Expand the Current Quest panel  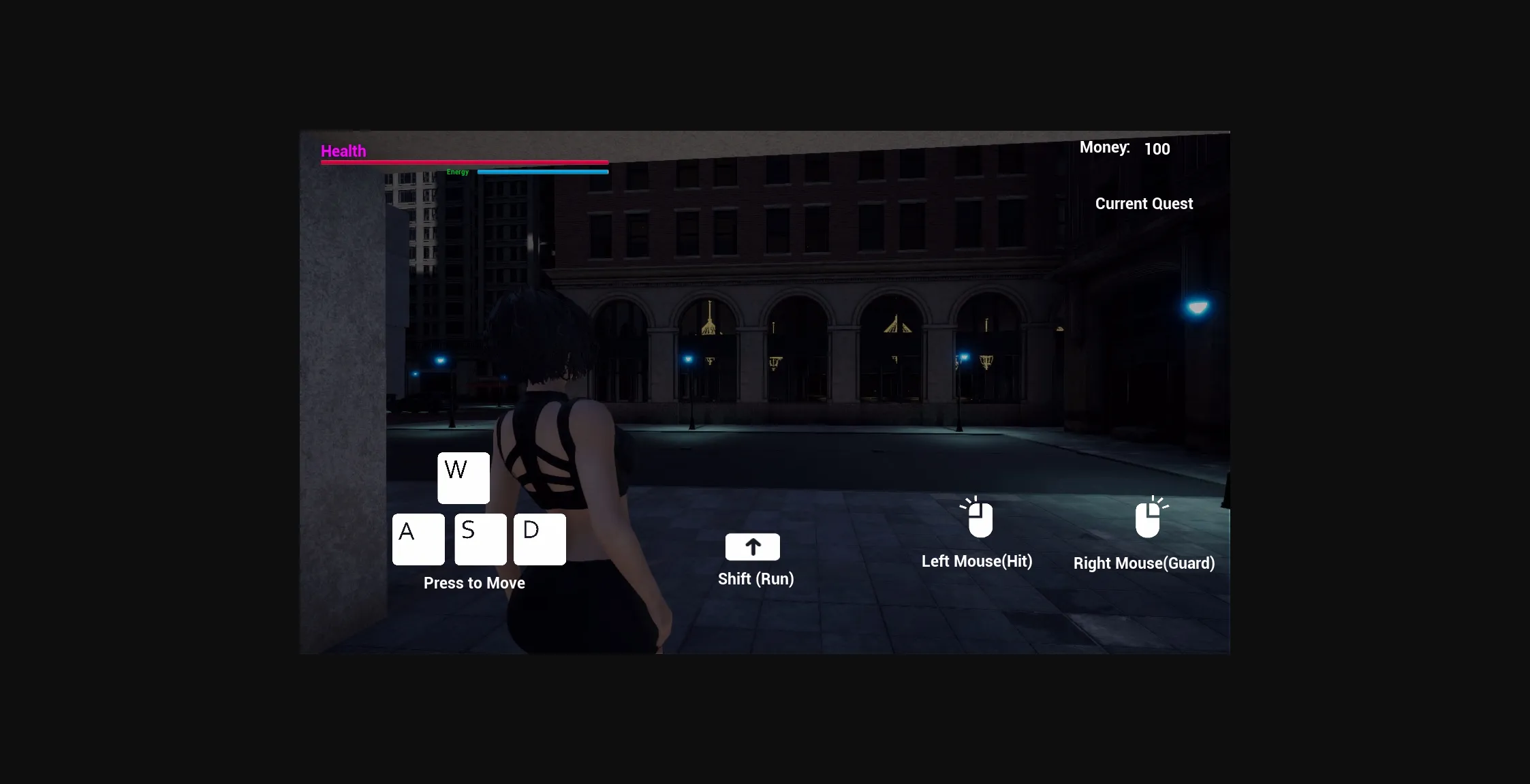pyautogui.click(x=1144, y=203)
